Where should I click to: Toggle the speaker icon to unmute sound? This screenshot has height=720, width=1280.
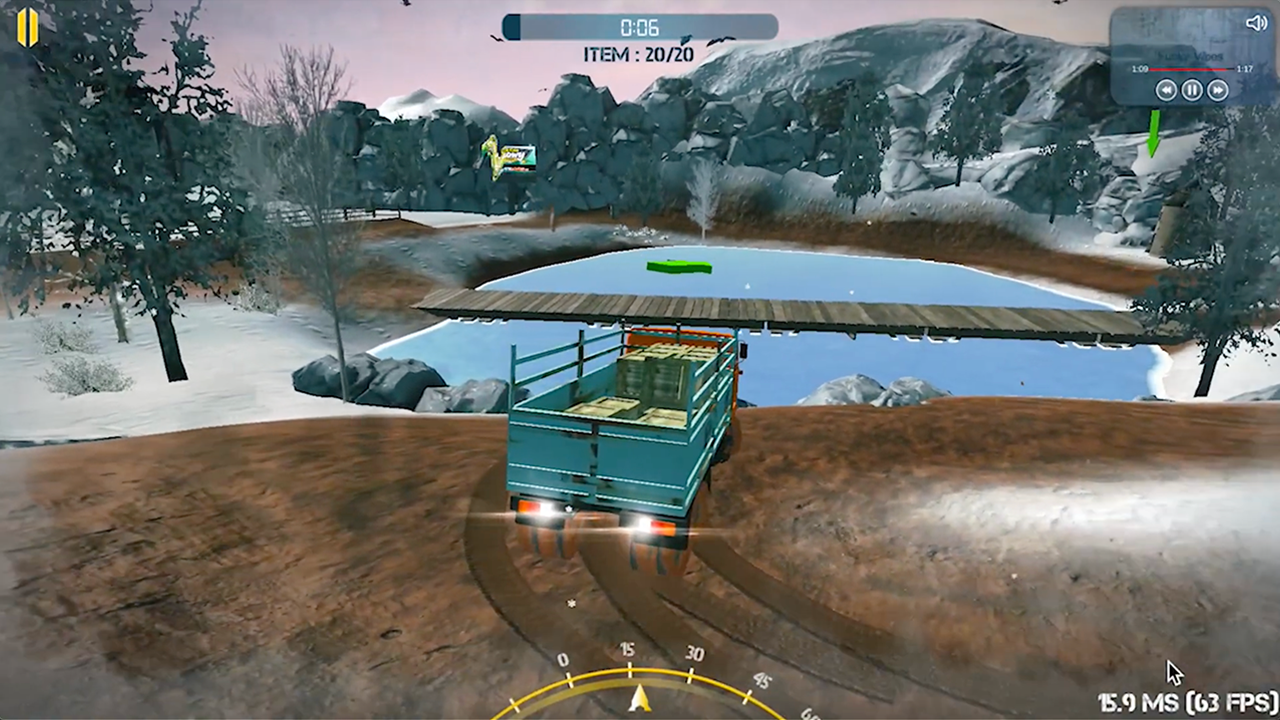(1256, 23)
